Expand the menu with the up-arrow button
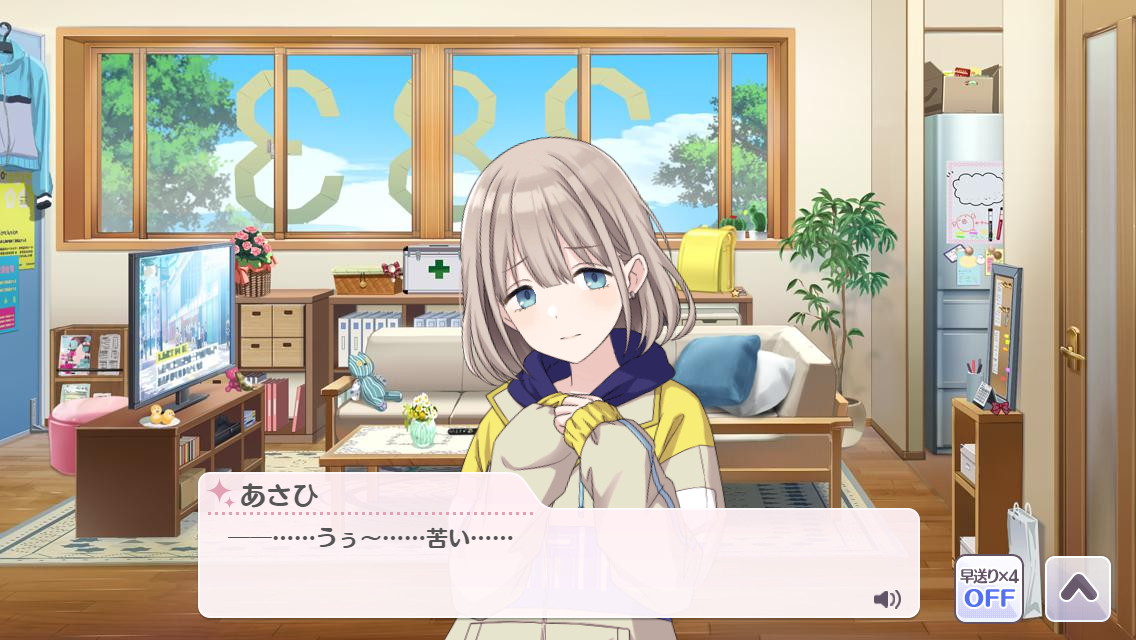 coord(1077,589)
